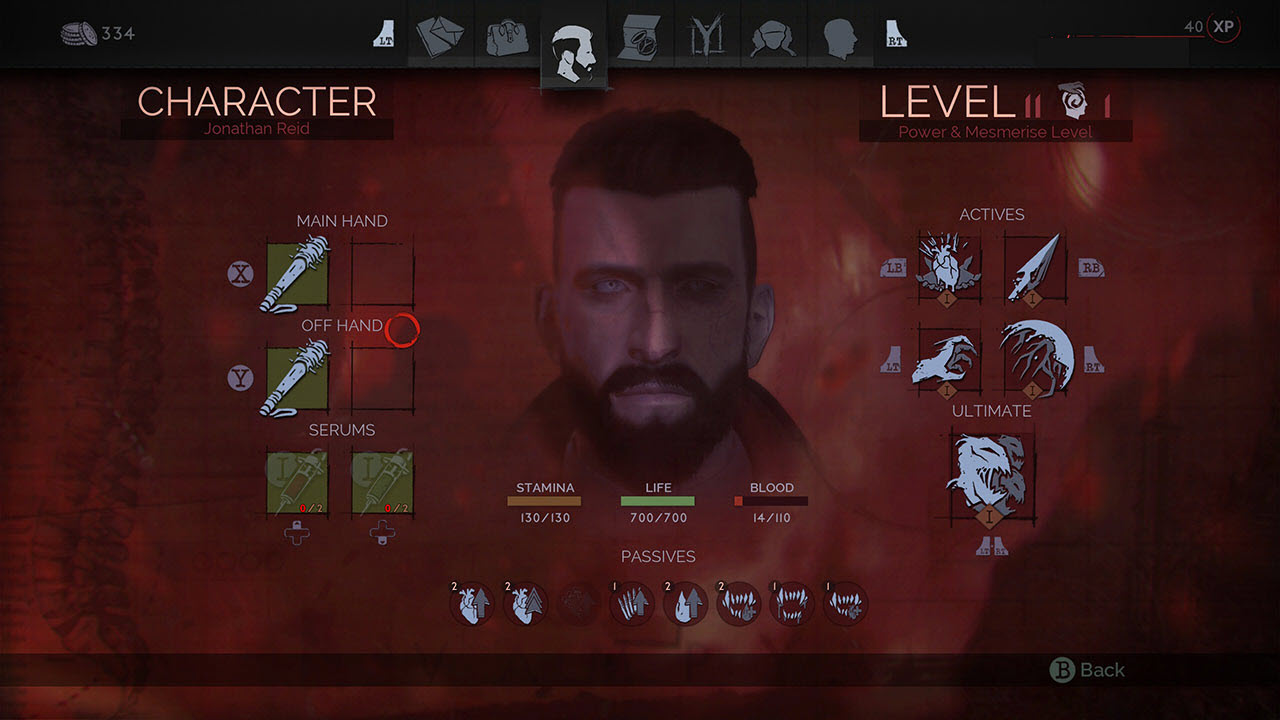Open the envelope letters tab
The height and width of the screenshot is (720, 1280).
440,37
